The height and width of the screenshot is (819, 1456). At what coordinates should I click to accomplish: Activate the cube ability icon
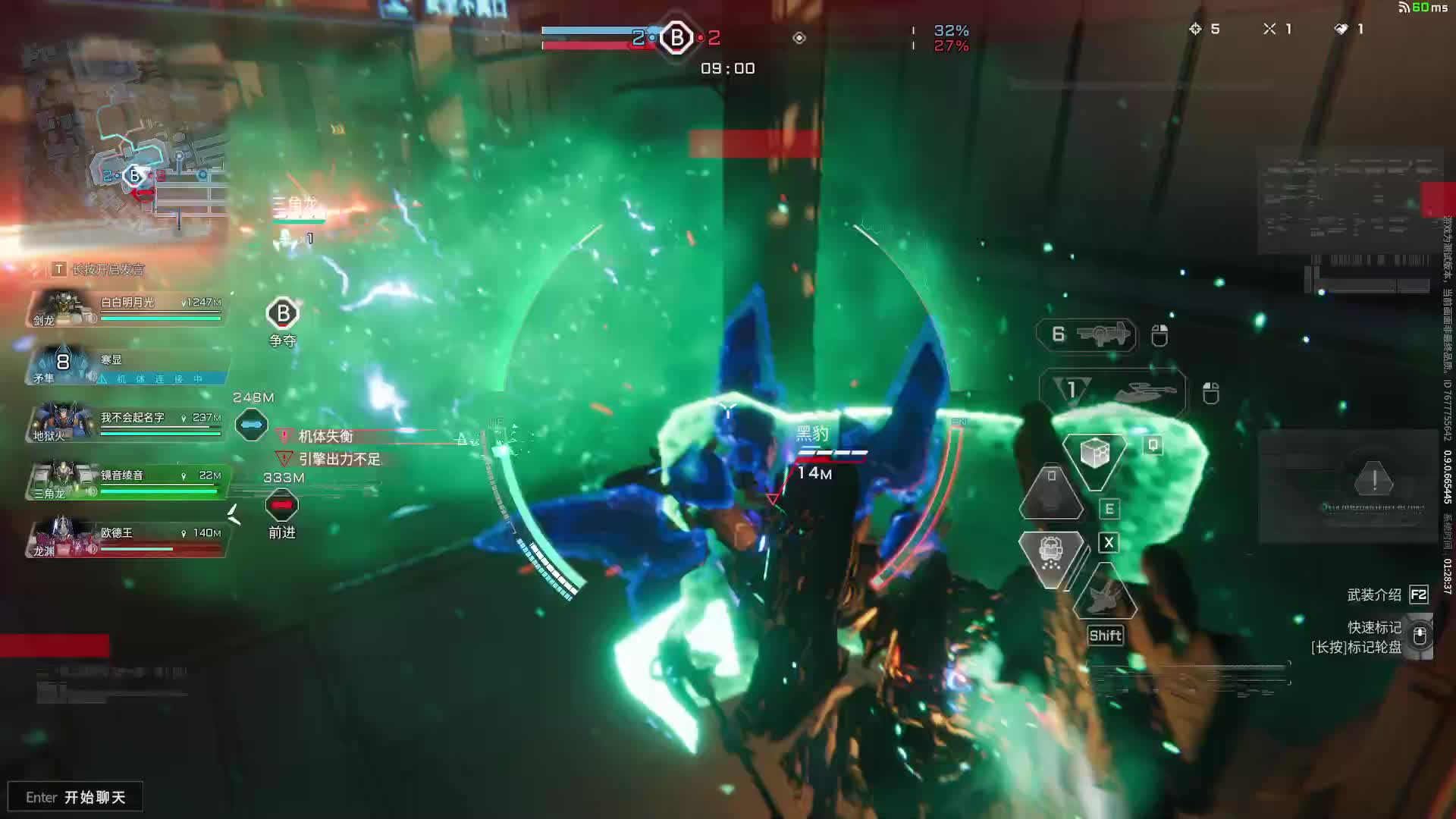pyautogui.click(x=1094, y=455)
